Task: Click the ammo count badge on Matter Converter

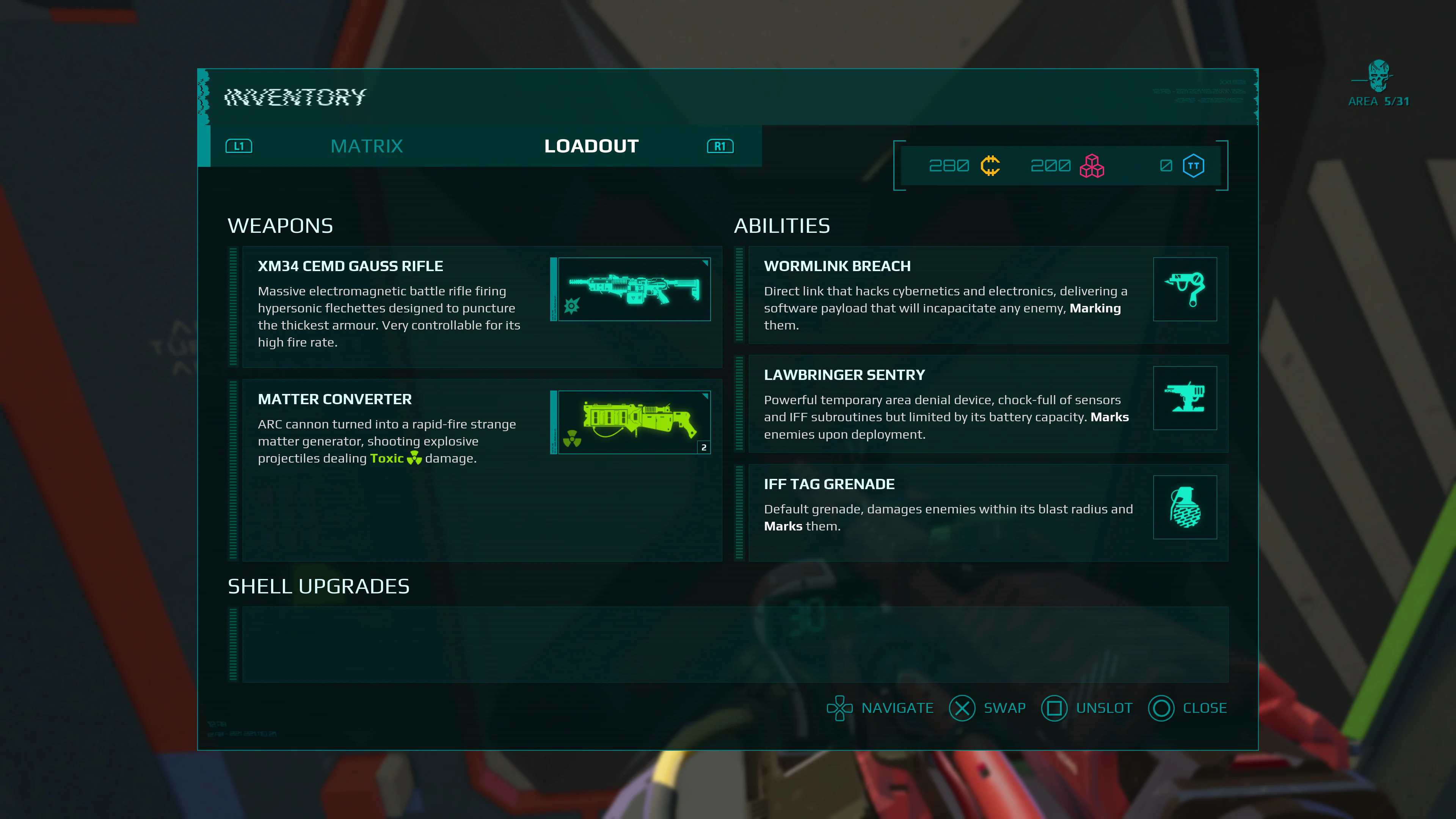Action: [704, 447]
